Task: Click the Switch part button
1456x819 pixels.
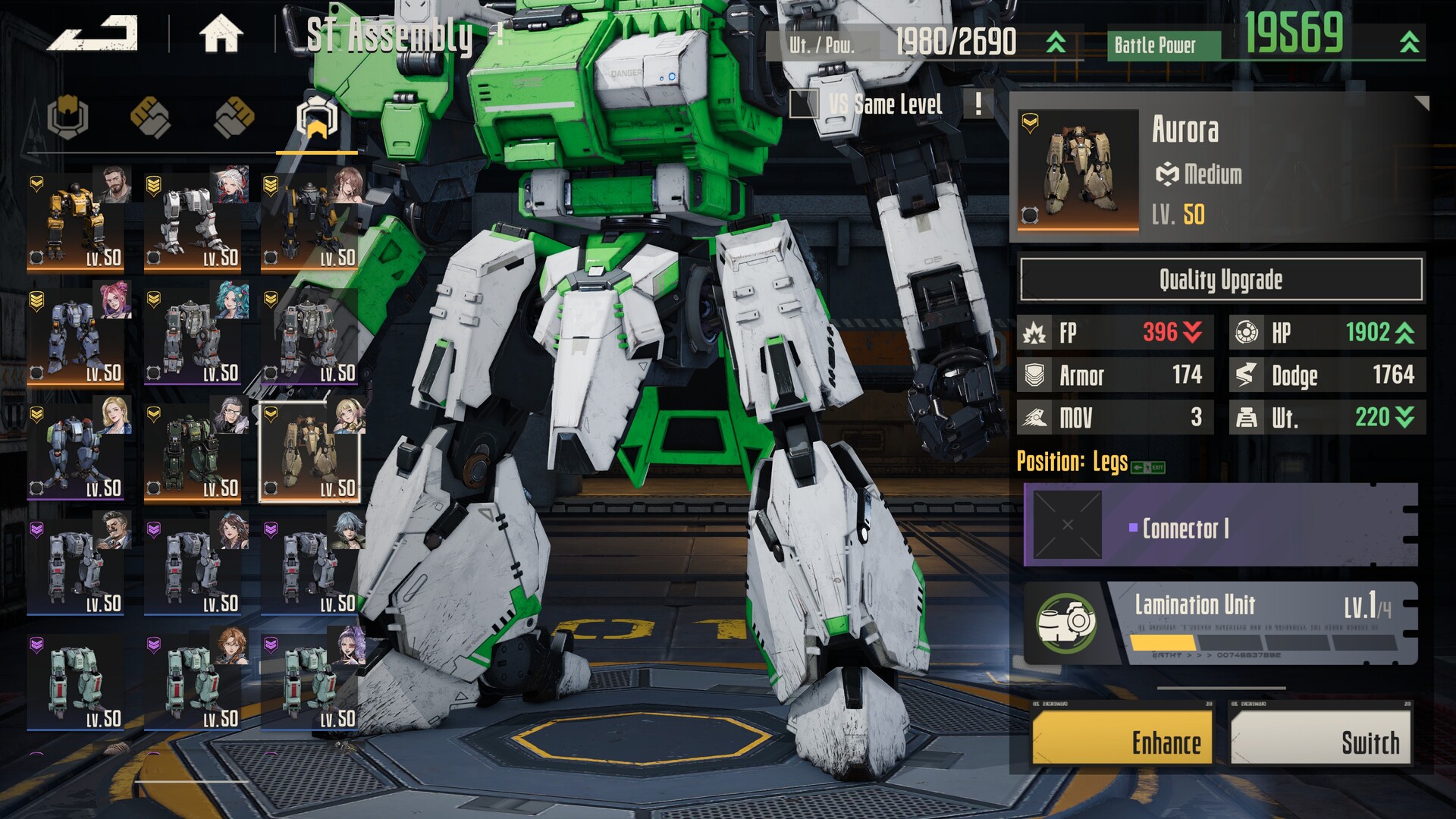Action: coord(1320,741)
